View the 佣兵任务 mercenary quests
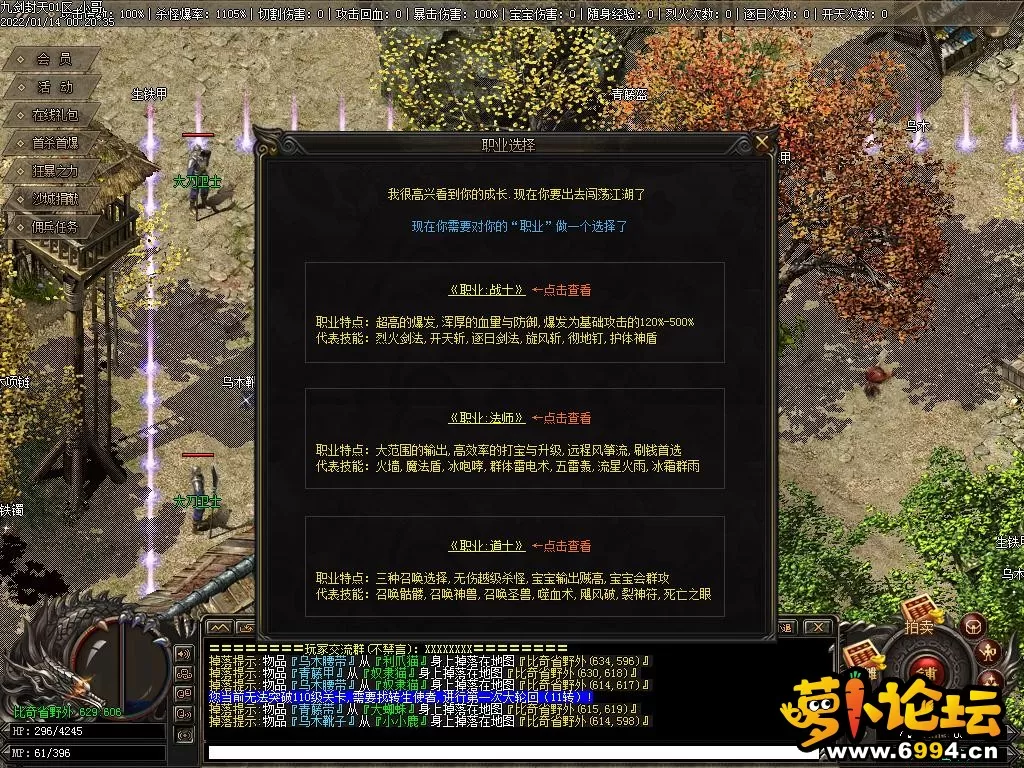Screen dimensions: 1024x768 (53, 227)
